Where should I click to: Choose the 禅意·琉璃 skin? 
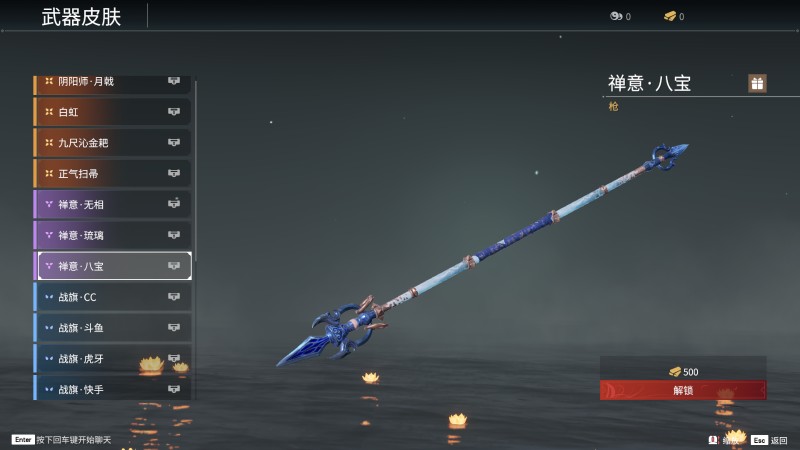click(113, 235)
